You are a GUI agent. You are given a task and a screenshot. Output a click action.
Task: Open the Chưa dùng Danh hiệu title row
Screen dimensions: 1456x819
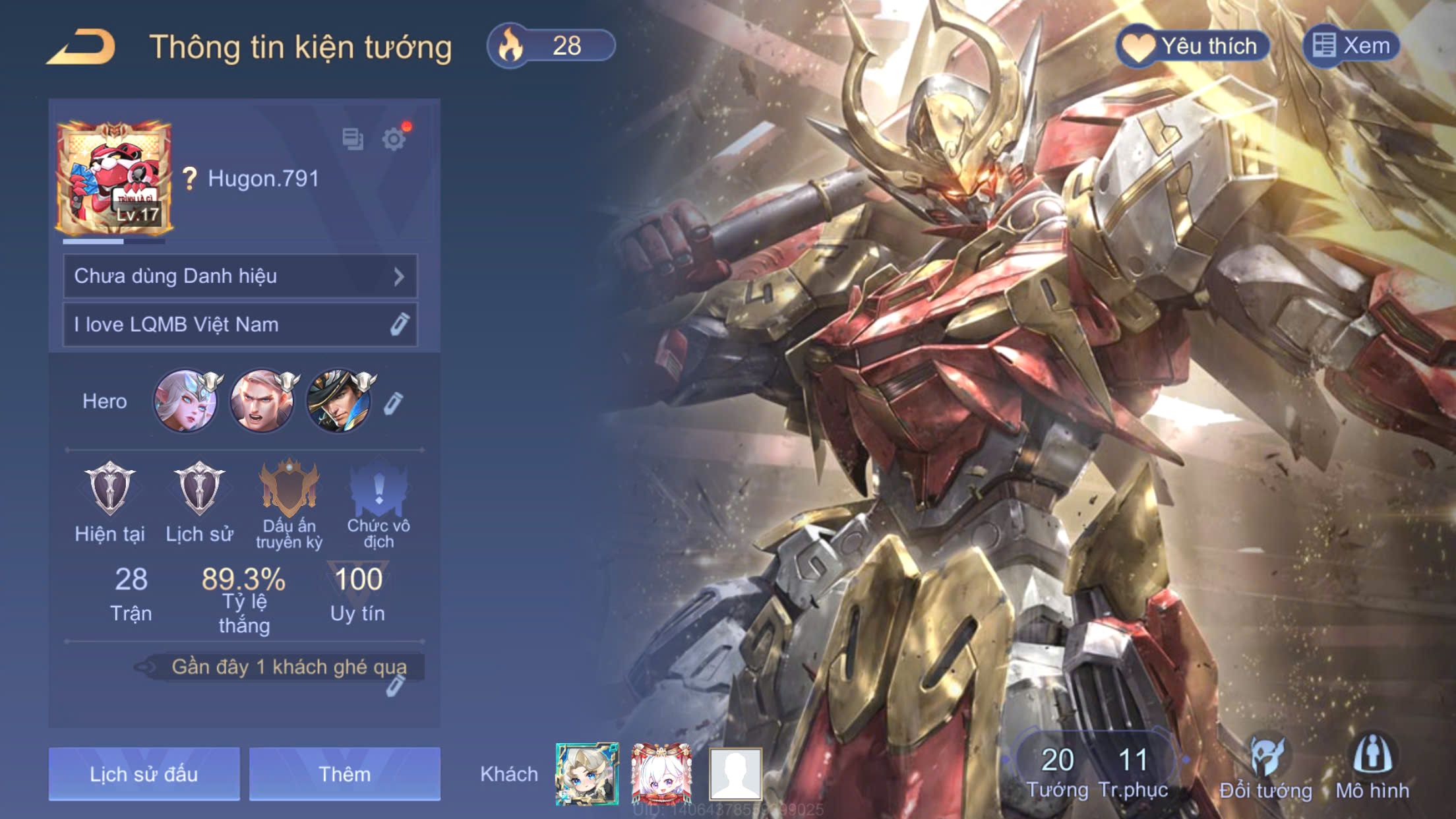[240, 276]
